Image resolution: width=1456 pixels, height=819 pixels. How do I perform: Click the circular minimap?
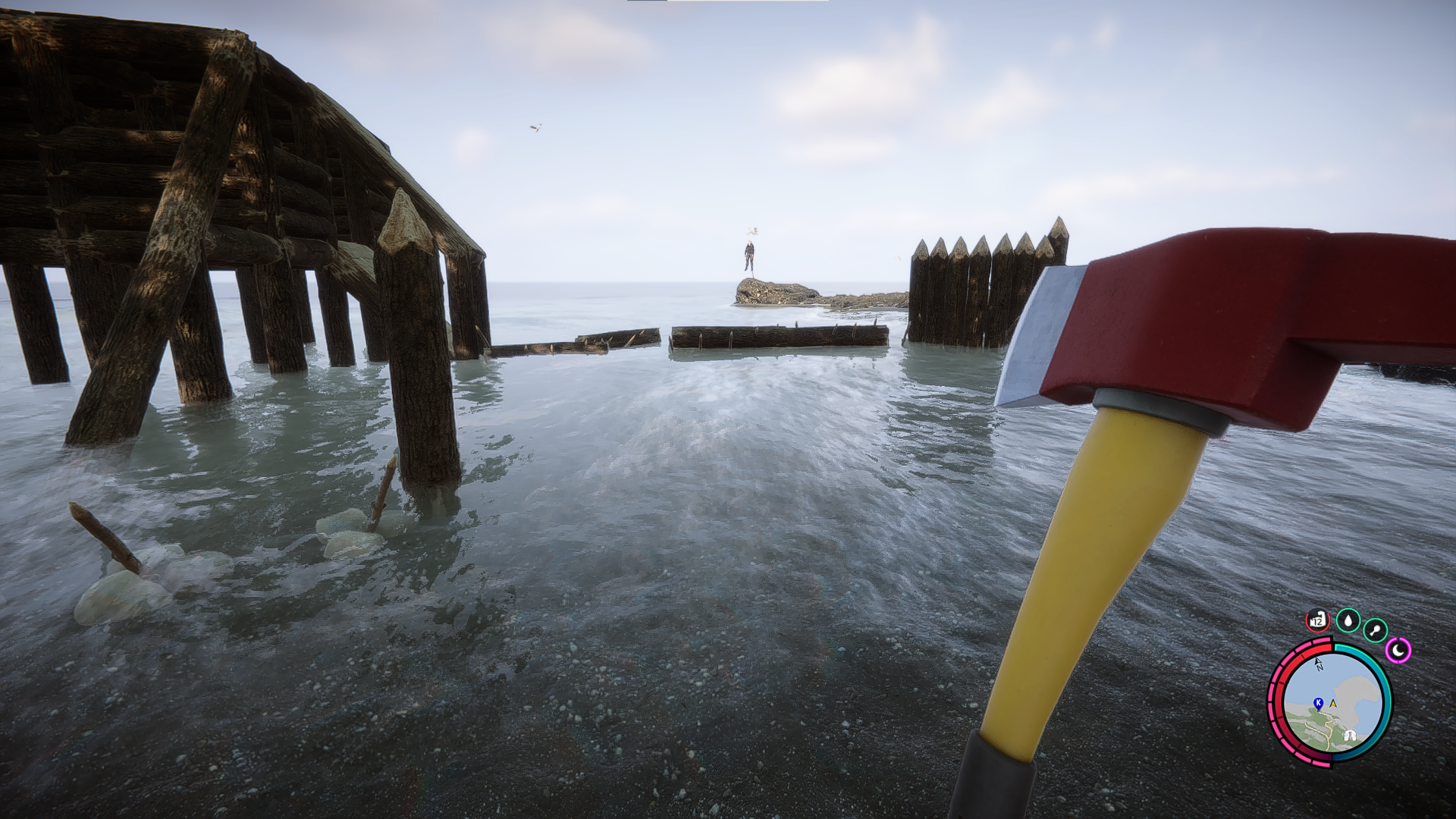1331,703
